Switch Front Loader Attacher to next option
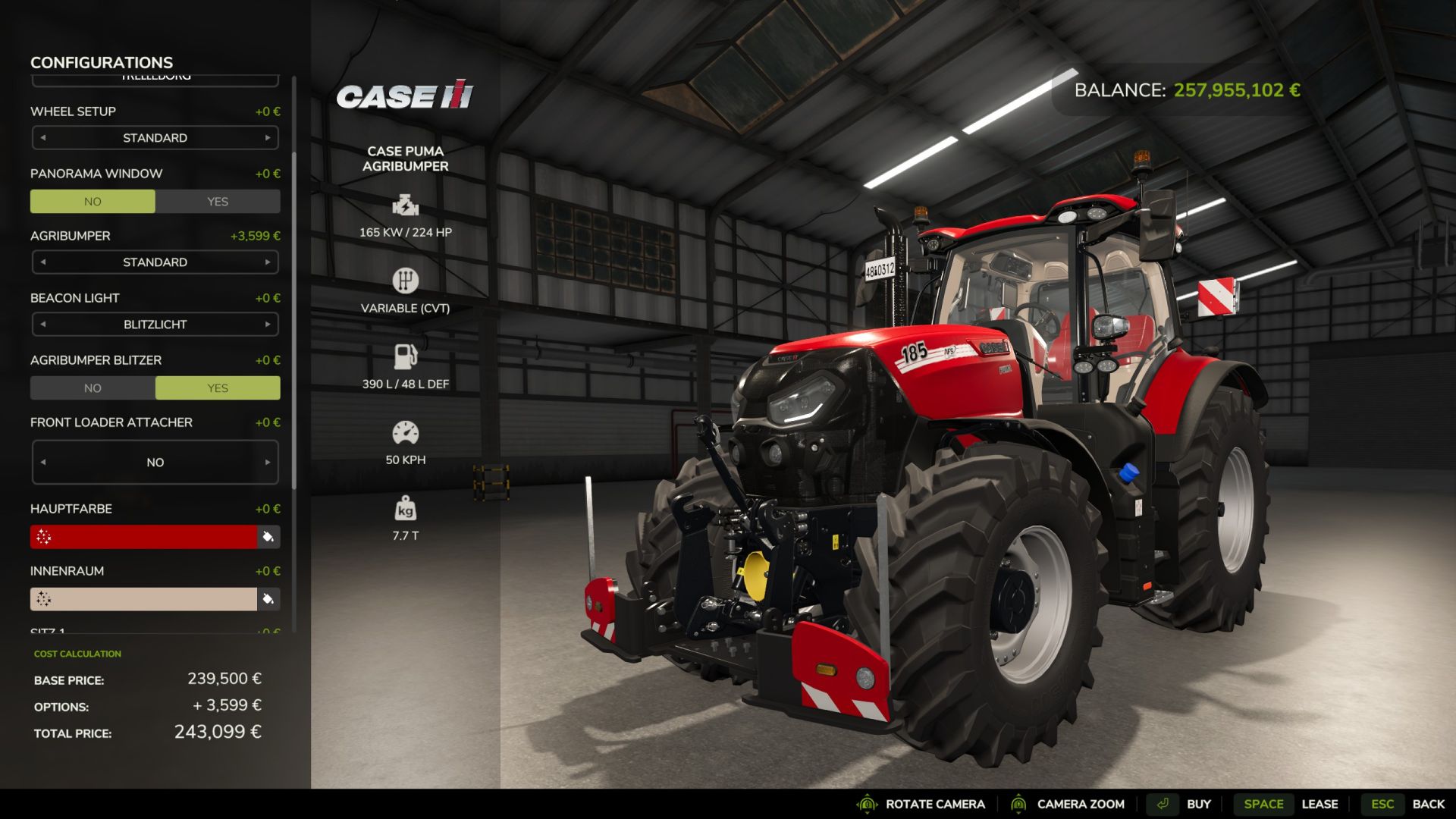1456x819 pixels. [268, 463]
